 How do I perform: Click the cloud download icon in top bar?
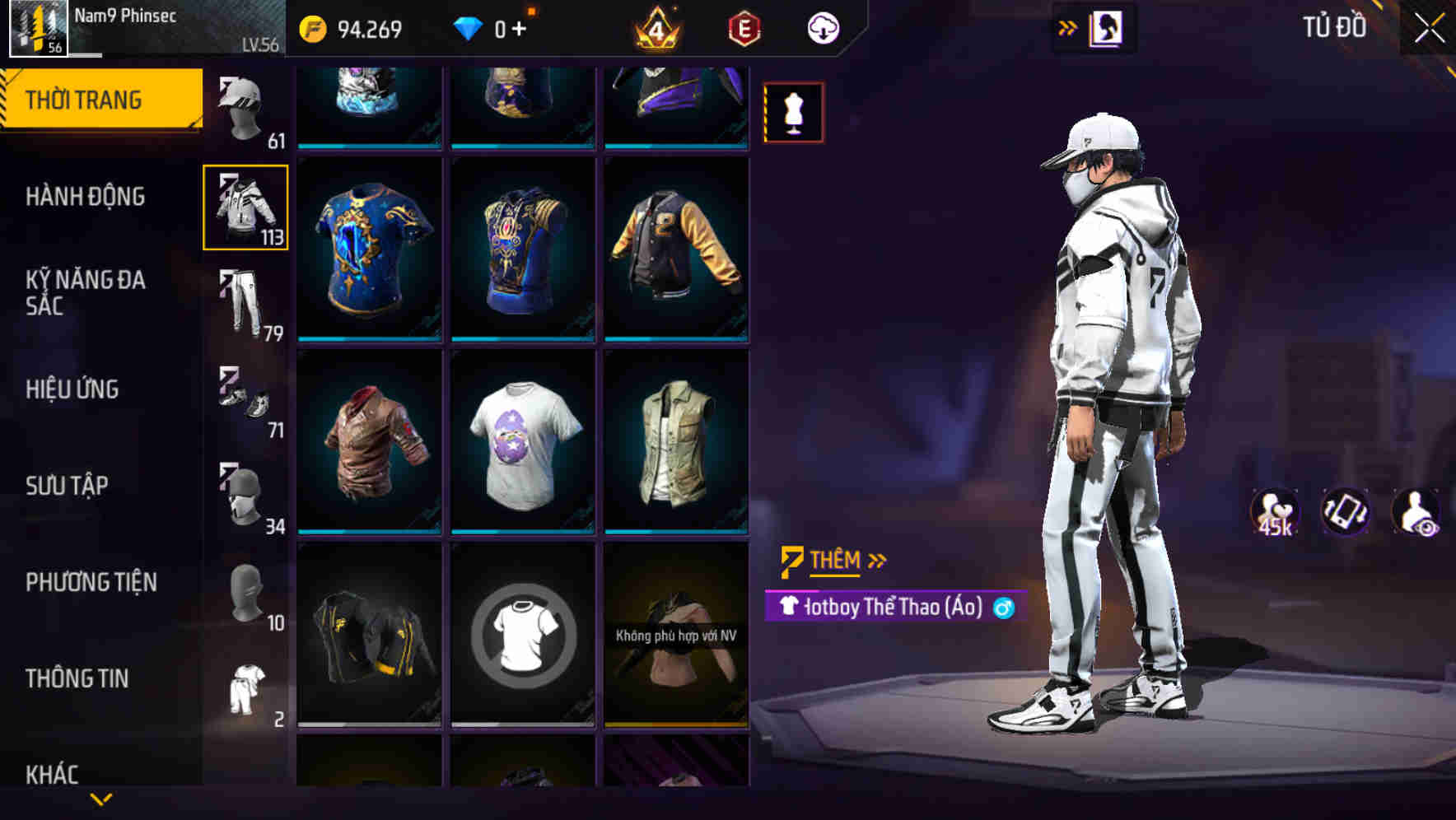tap(823, 27)
